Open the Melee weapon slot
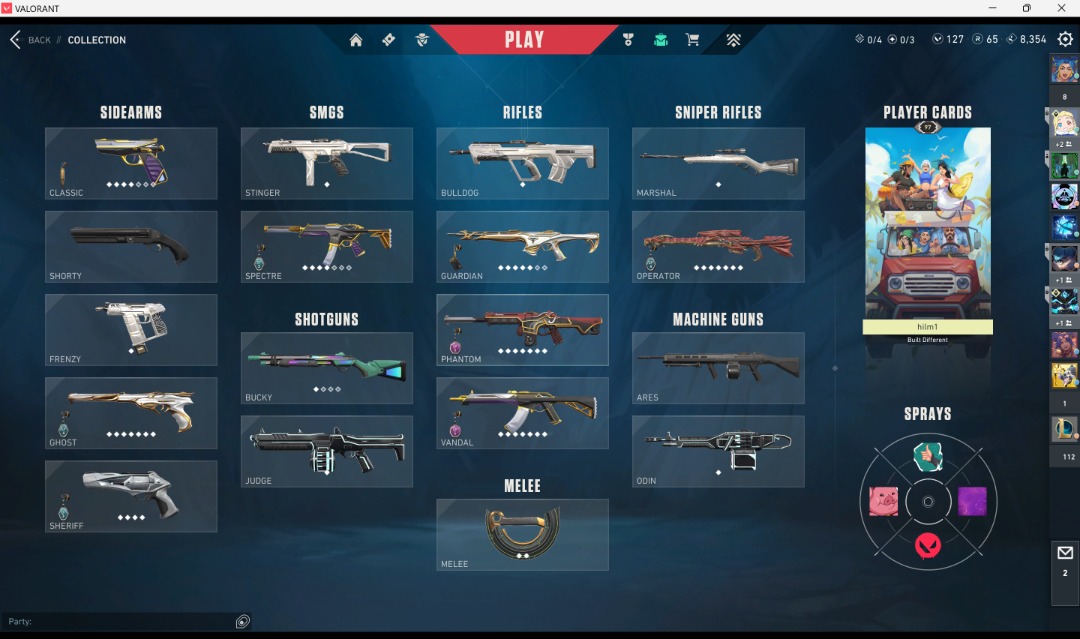The width and height of the screenshot is (1080, 639). [522, 534]
